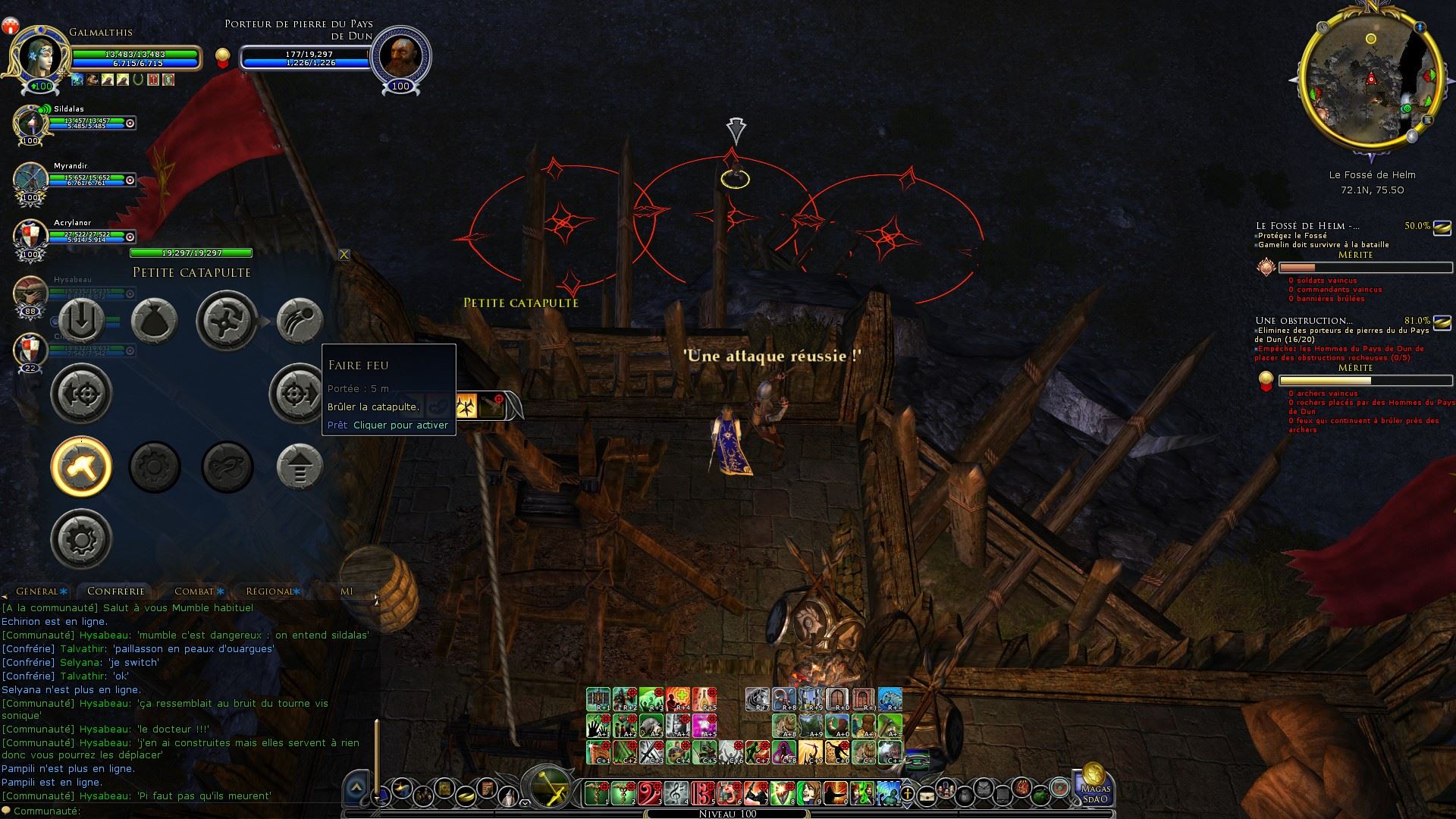The image size is (1456, 819).
Task: Show the General chat tab
Action: (x=36, y=591)
